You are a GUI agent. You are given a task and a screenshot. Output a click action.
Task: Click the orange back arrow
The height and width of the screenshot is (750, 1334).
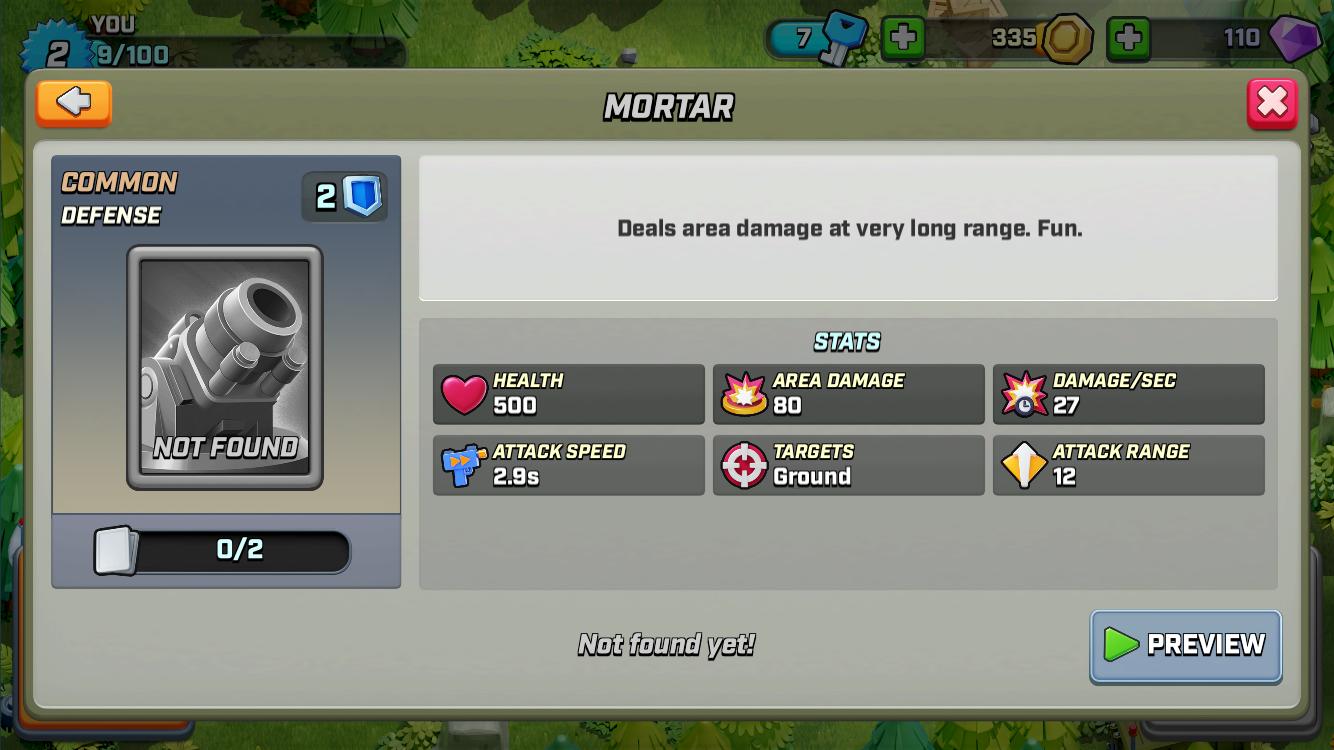[72, 103]
